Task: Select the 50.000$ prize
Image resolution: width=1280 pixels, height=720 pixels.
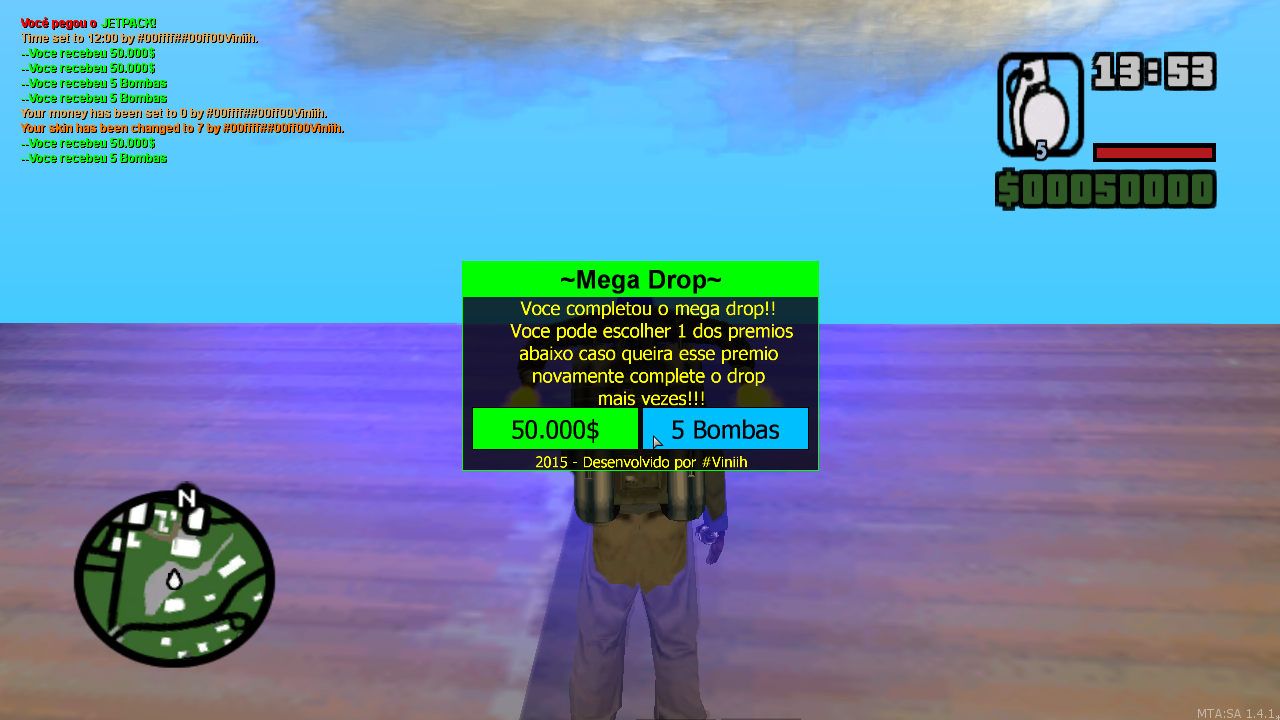Action: click(x=555, y=428)
